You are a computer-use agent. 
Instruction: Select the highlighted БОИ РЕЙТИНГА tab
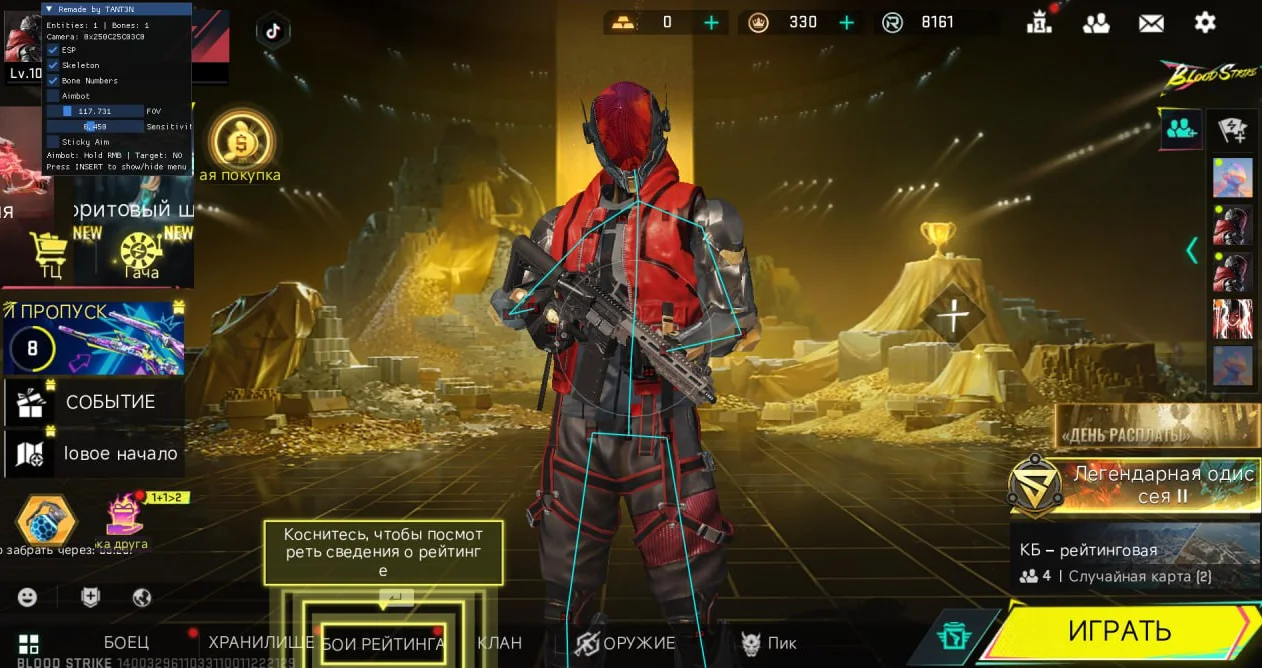(384, 644)
